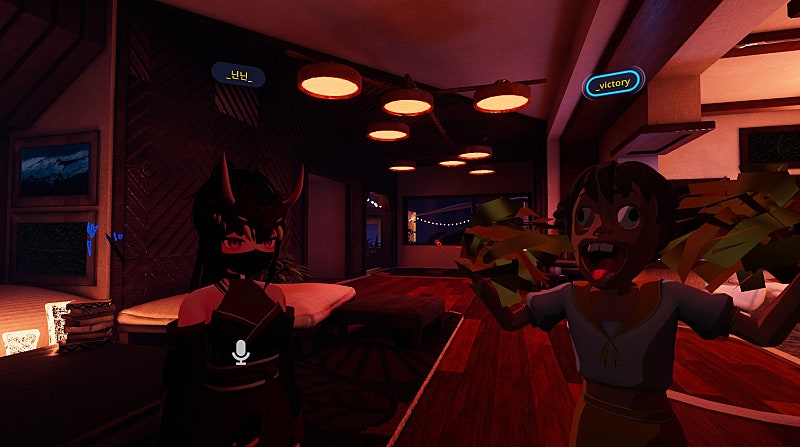Select the _victory player nameplate
The width and height of the screenshot is (800, 447).
point(612,85)
